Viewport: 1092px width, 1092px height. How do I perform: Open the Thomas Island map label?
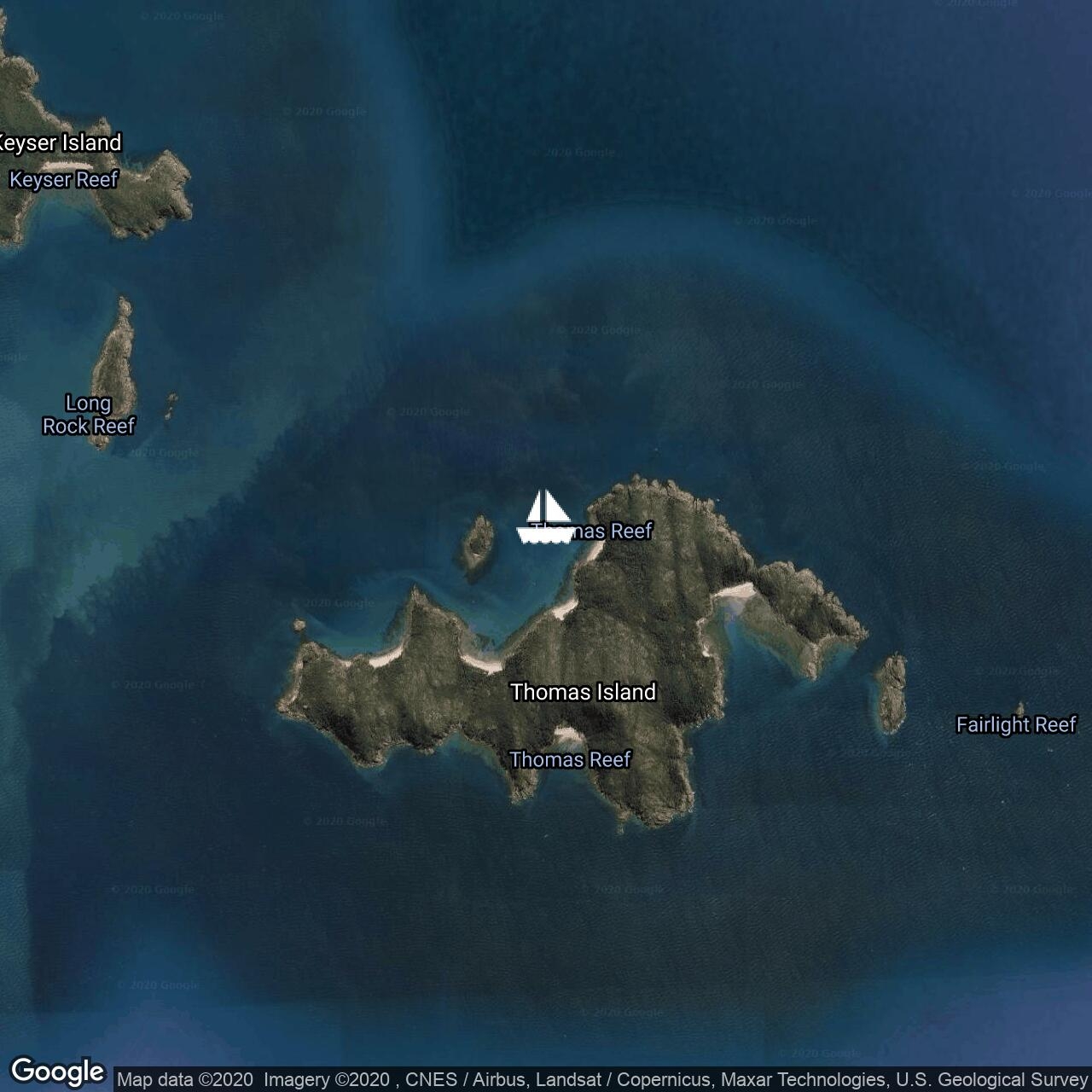click(x=583, y=692)
